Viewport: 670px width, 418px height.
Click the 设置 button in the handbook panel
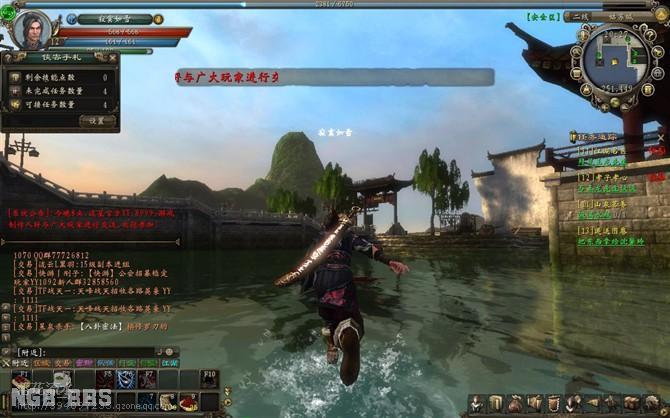(97, 120)
